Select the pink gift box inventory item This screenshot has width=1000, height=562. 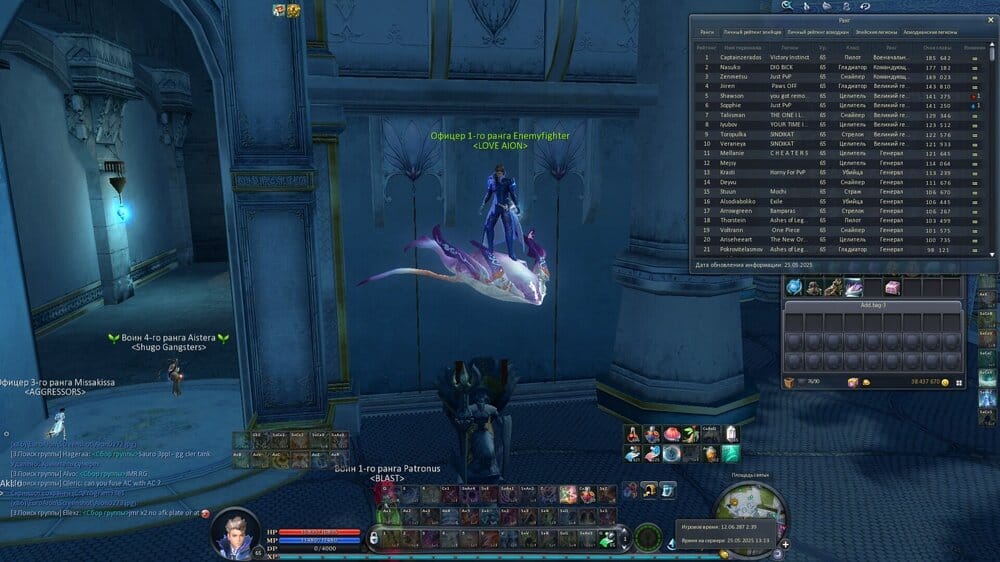coord(891,288)
